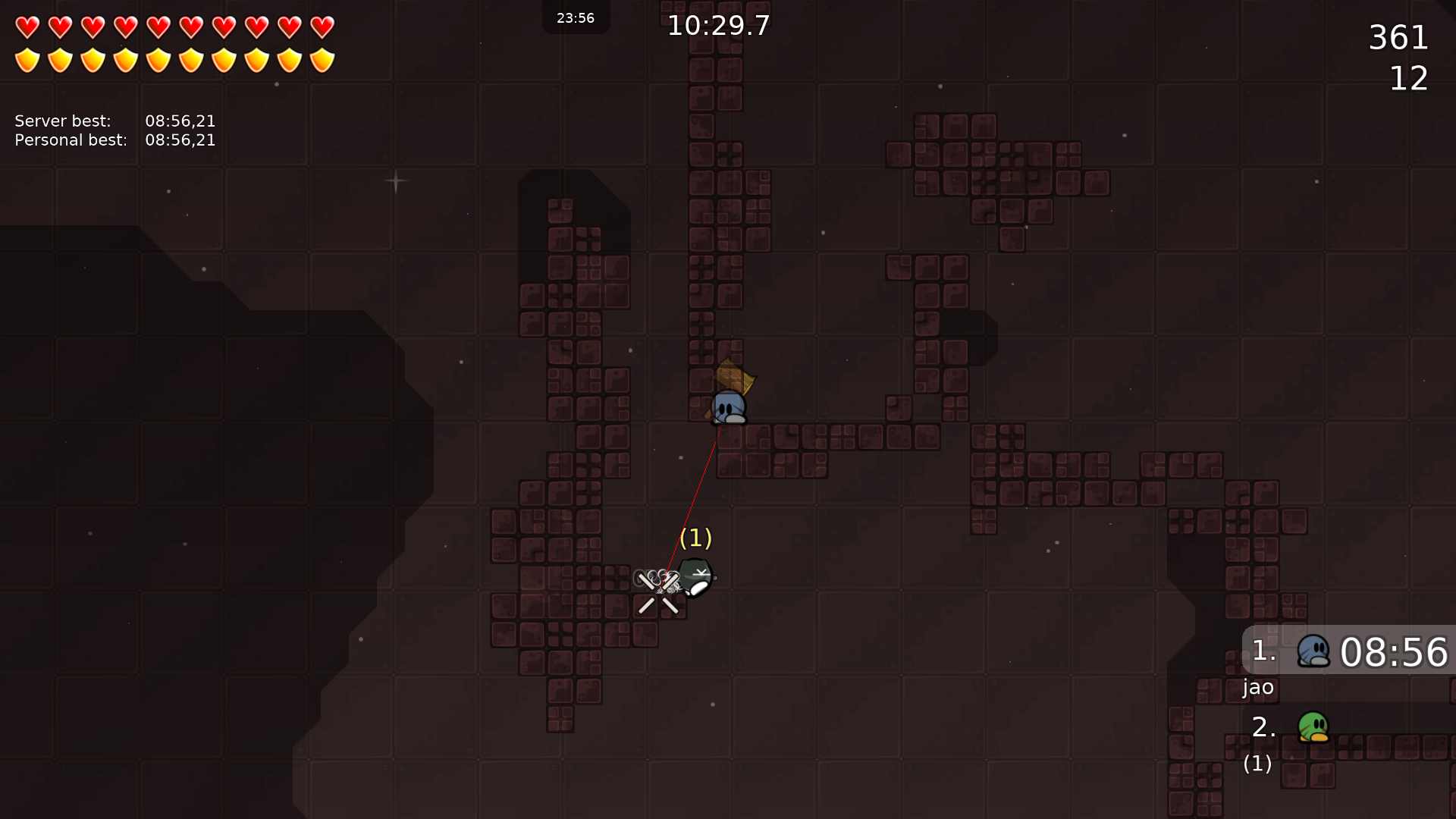Click jao's 08:56 leaderboard time
The image size is (1456, 819).
coord(1395,652)
